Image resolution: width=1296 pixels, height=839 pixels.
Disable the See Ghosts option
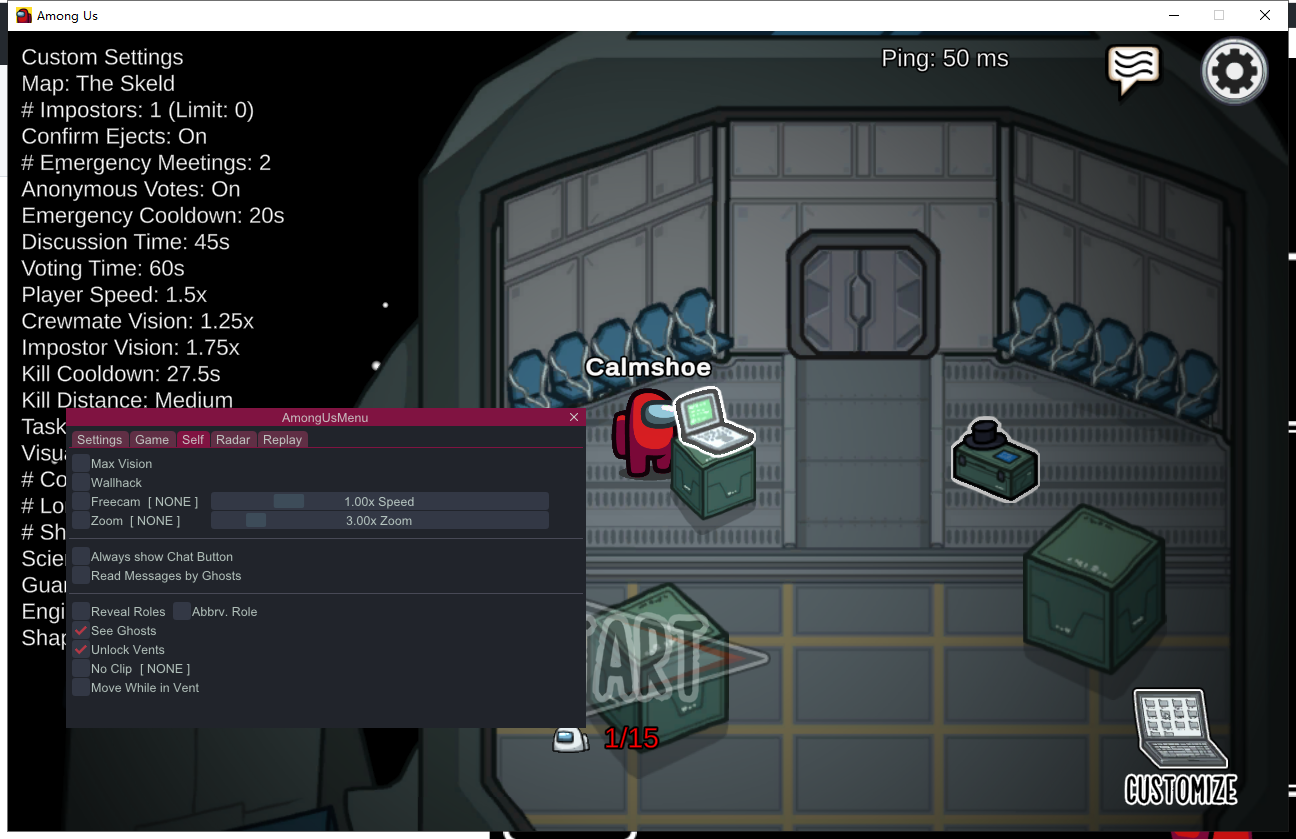coord(80,630)
